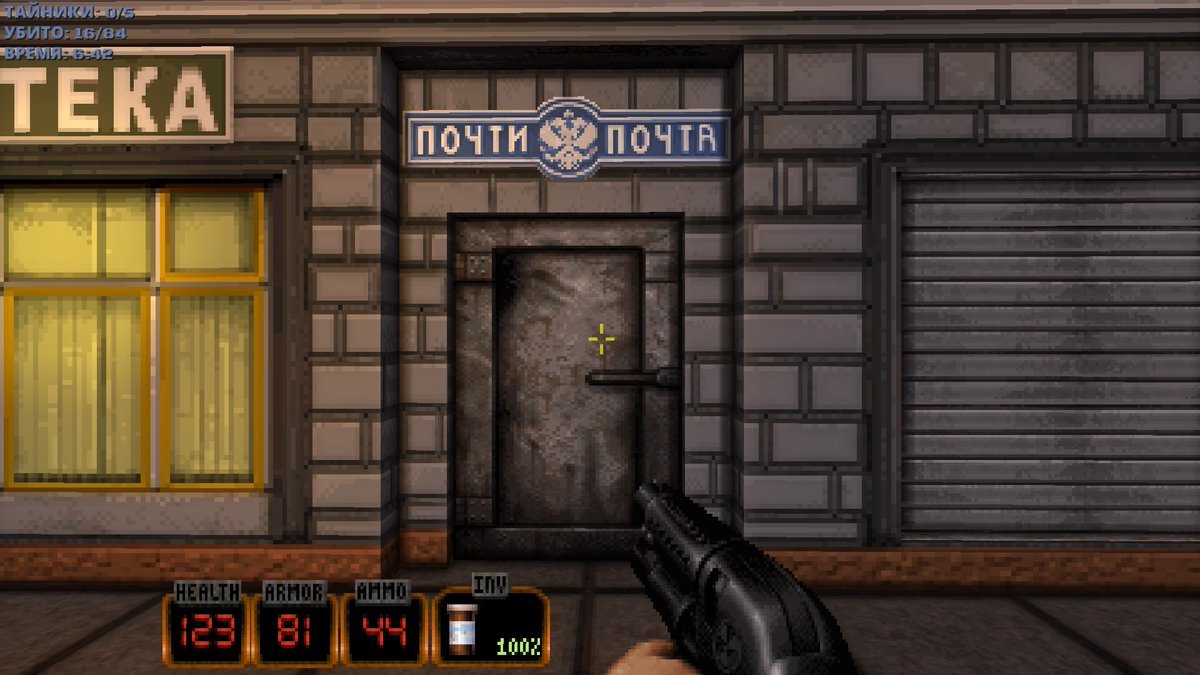Select the pill bottle inventory item
The width and height of the screenshot is (1200, 675).
click(463, 629)
